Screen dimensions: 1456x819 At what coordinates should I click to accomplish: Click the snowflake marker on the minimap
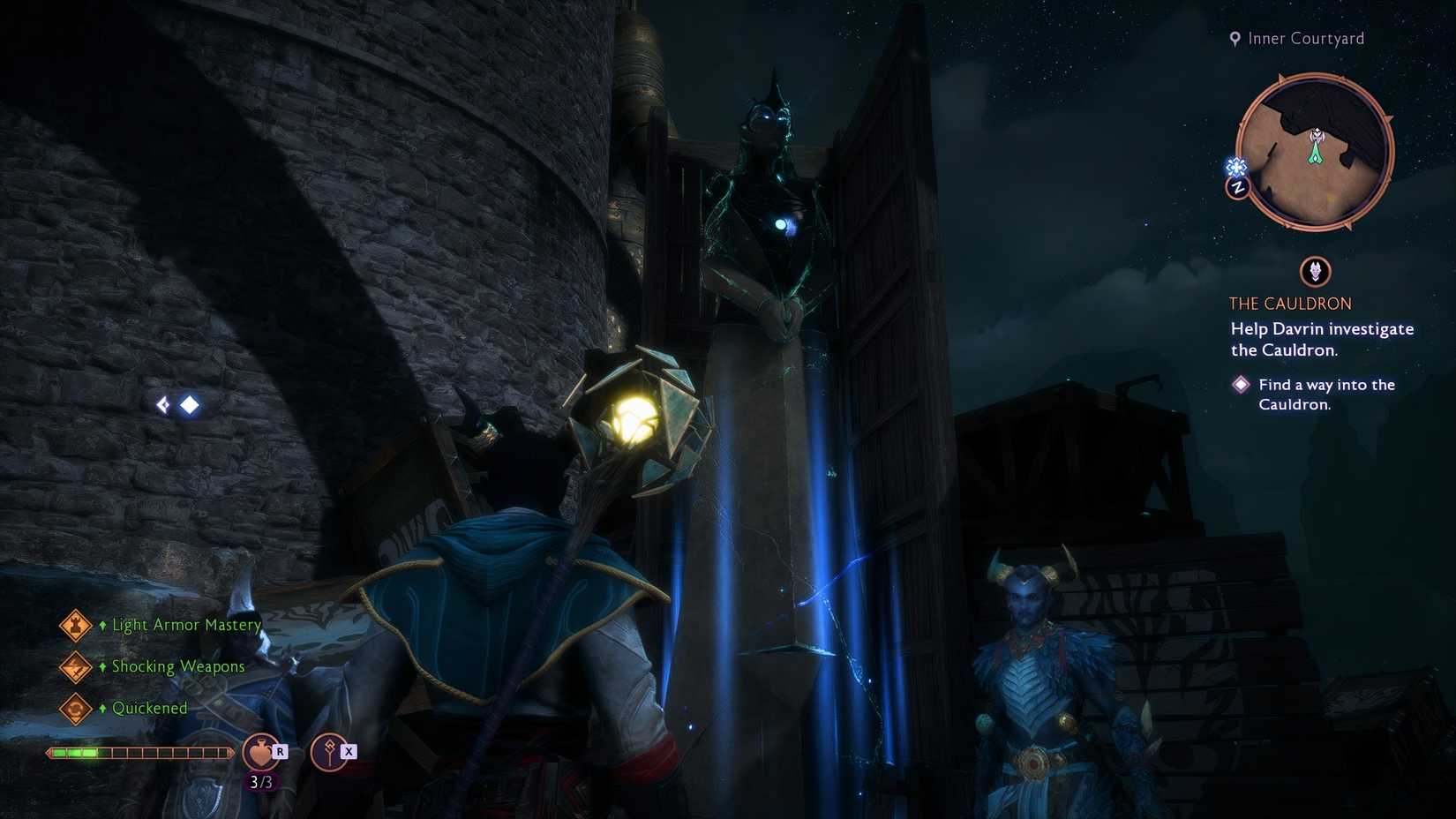(1236, 166)
